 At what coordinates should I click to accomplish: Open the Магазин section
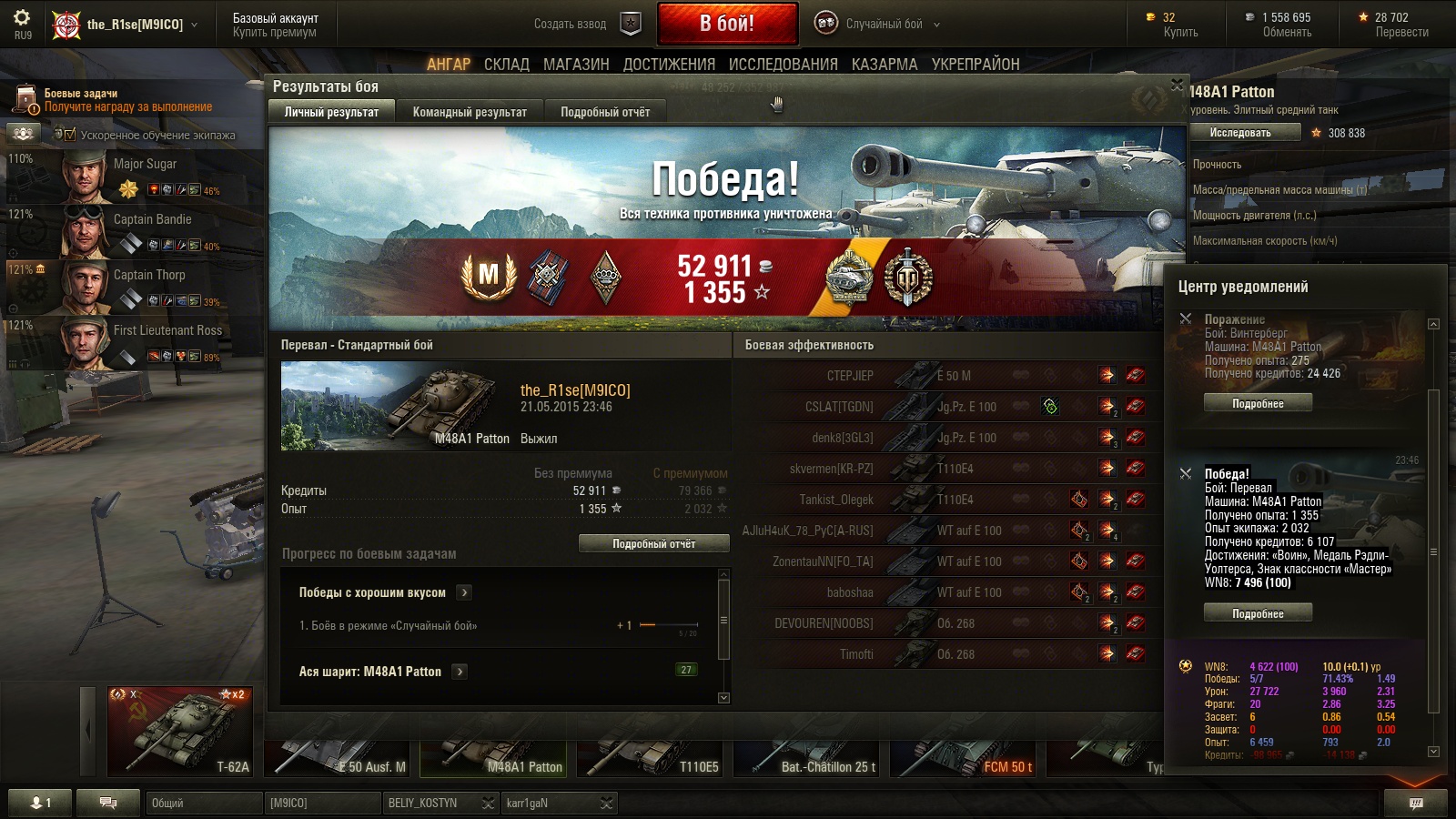click(576, 65)
